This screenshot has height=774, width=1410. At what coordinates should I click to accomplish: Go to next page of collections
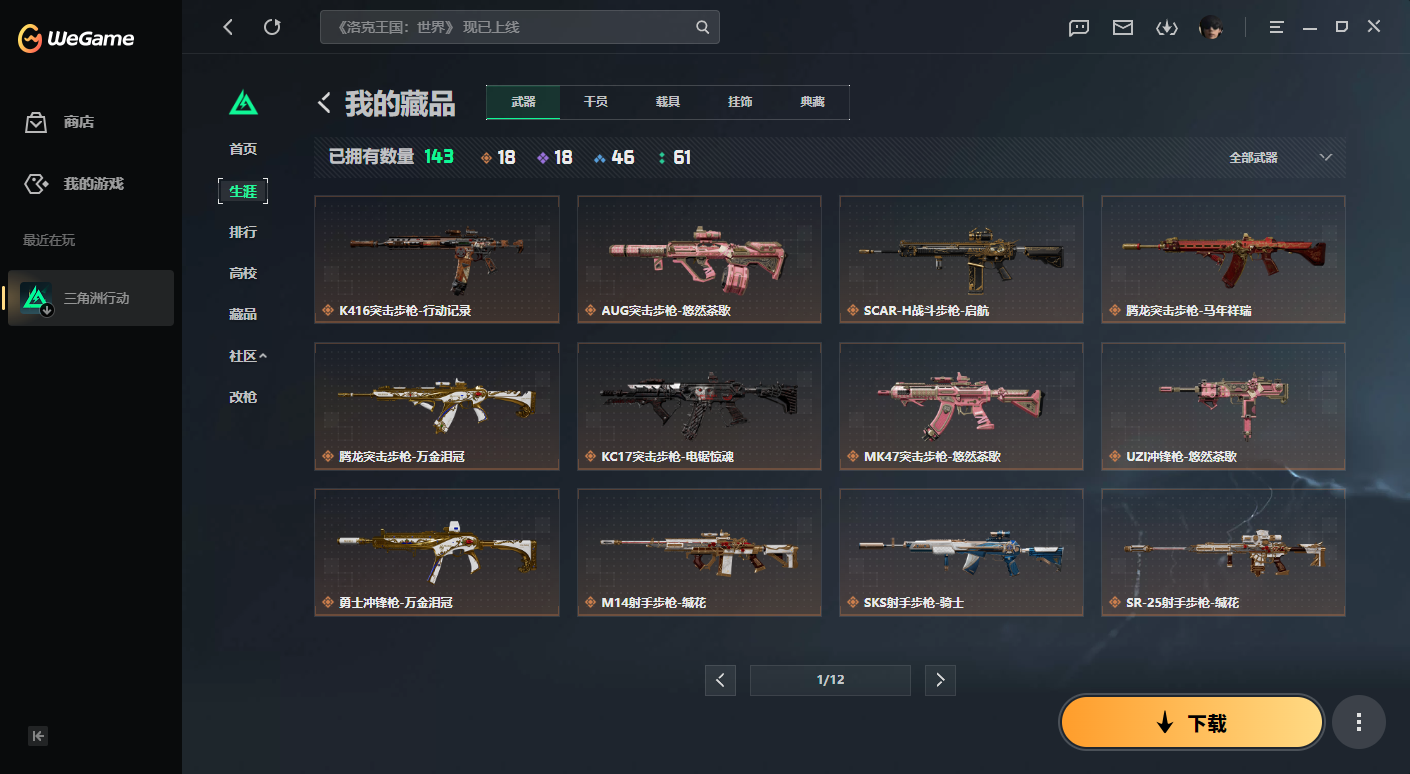[939, 680]
